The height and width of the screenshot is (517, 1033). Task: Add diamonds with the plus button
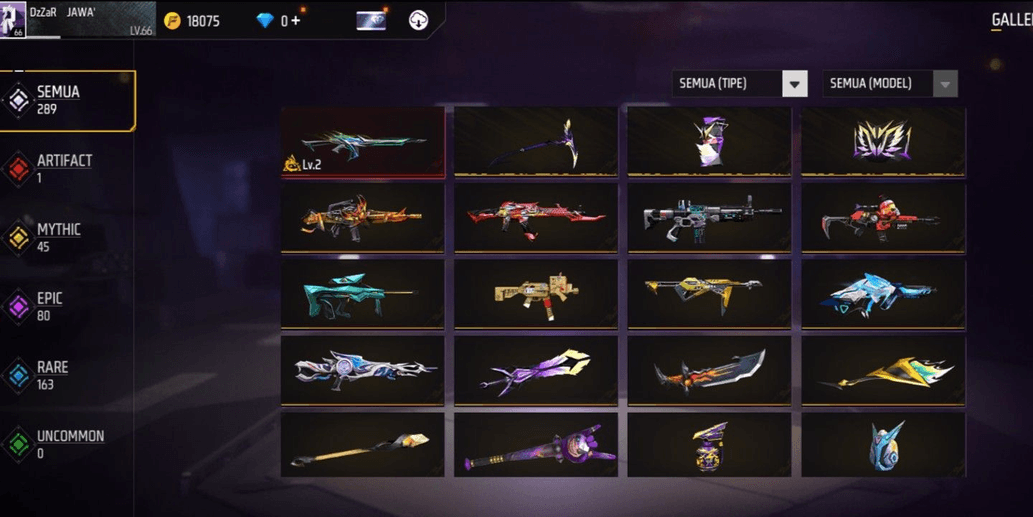[295, 20]
